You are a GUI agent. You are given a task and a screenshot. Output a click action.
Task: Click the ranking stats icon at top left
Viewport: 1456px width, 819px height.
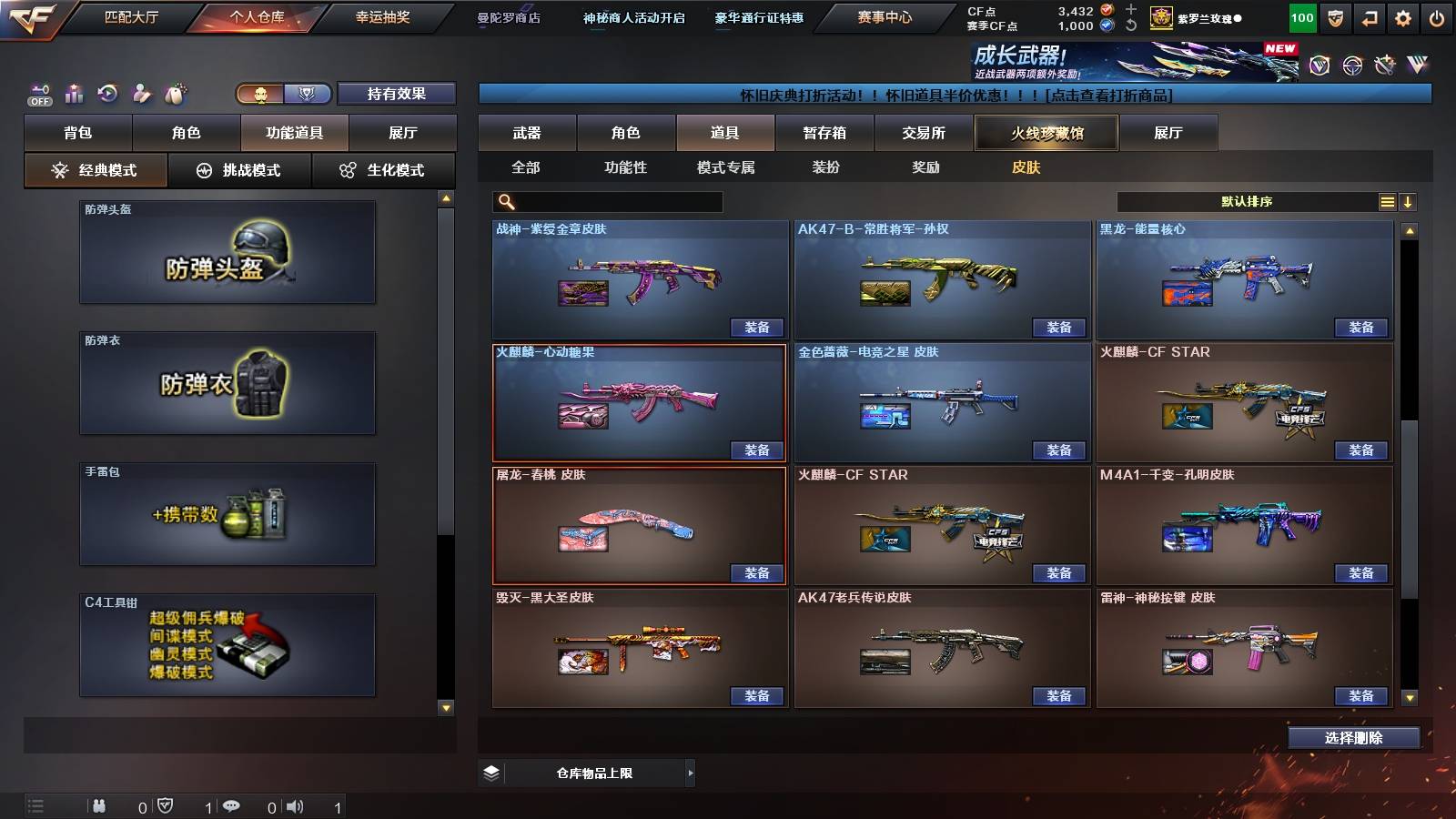coord(74,93)
